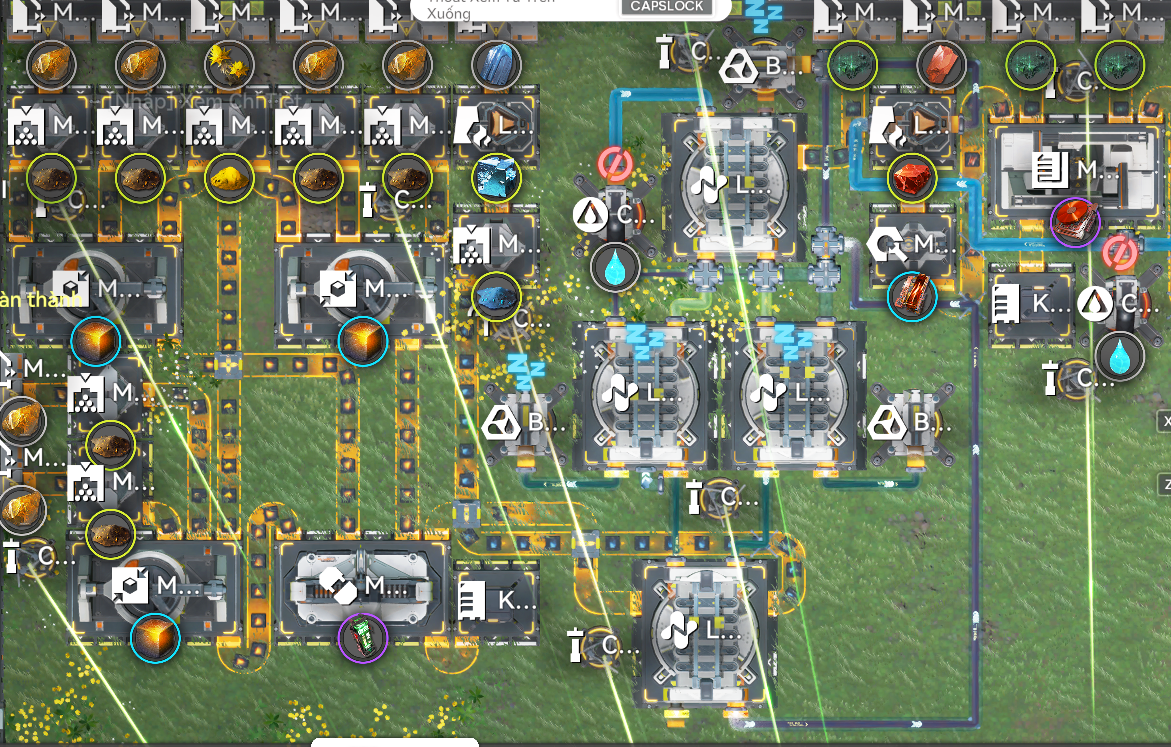Select the red crystal item icon
This screenshot has height=747, width=1171.
[941, 64]
